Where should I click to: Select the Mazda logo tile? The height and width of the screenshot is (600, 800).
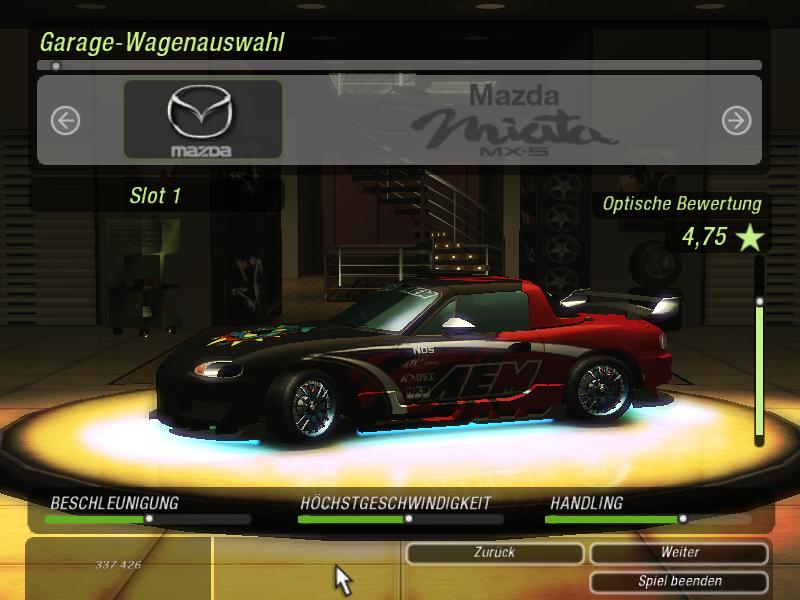click(x=202, y=121)
